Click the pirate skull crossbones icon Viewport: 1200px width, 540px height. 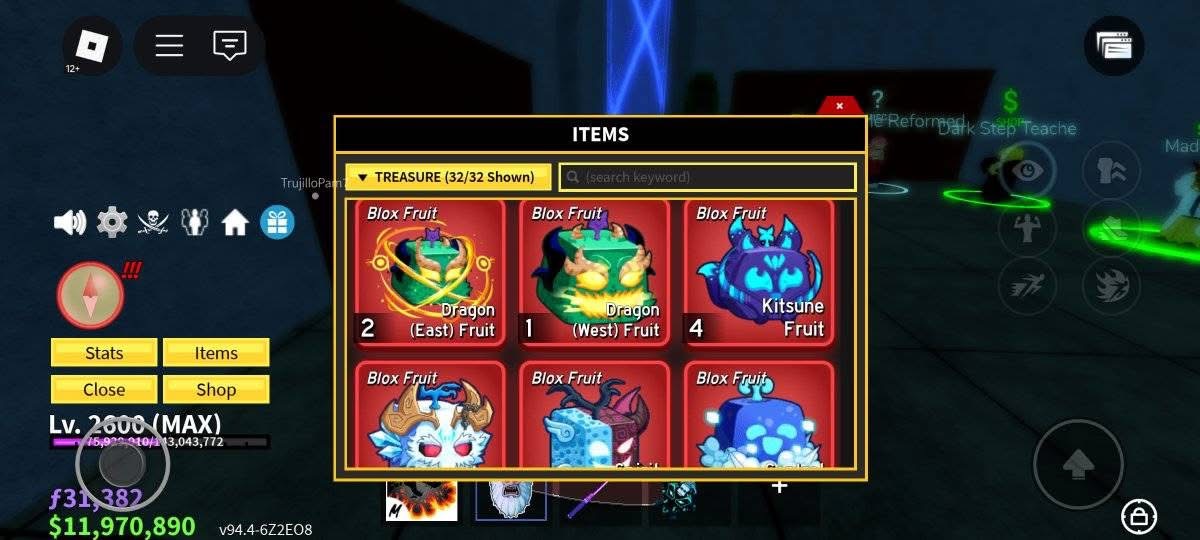tap(152, 222)
